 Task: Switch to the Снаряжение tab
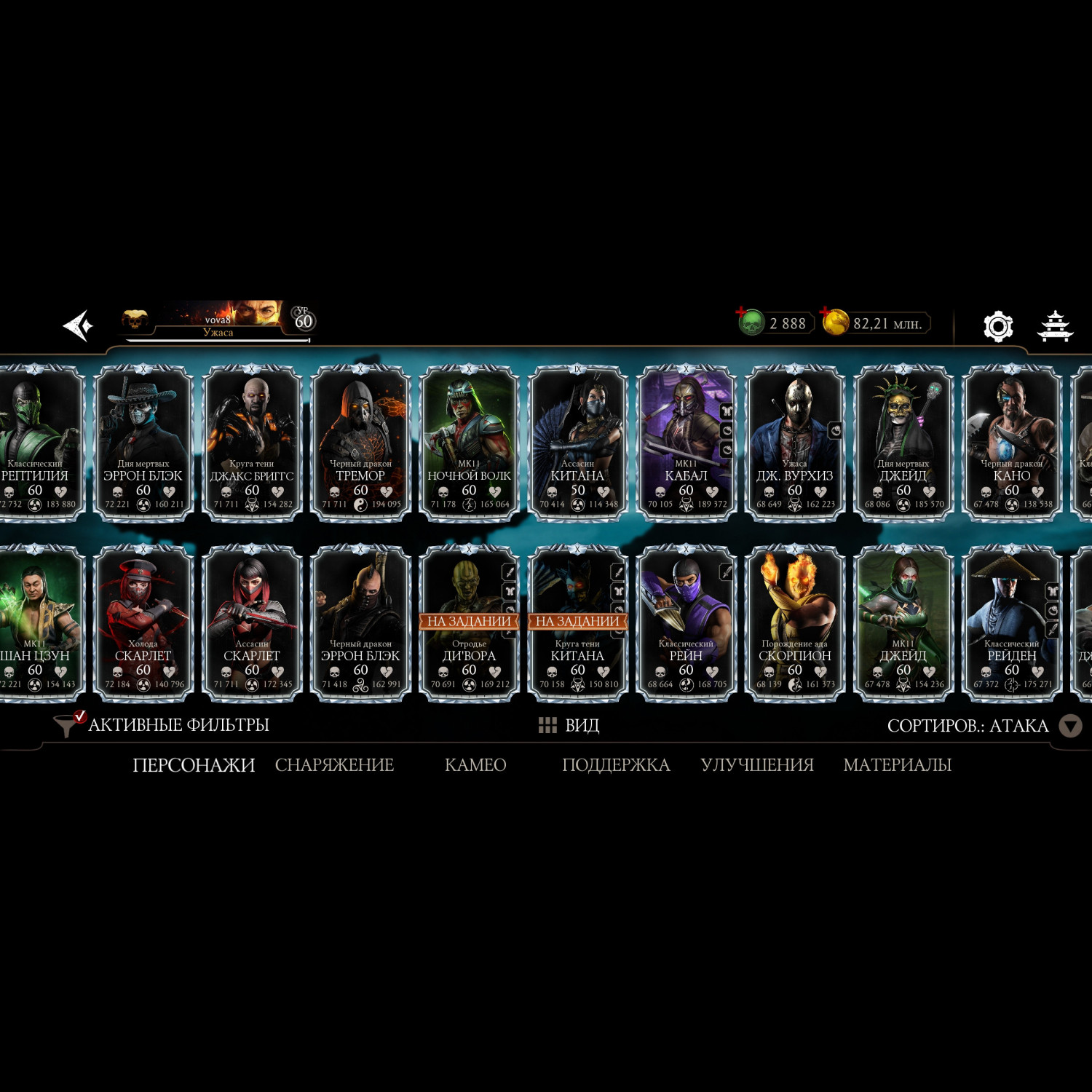tap(334, 765)
